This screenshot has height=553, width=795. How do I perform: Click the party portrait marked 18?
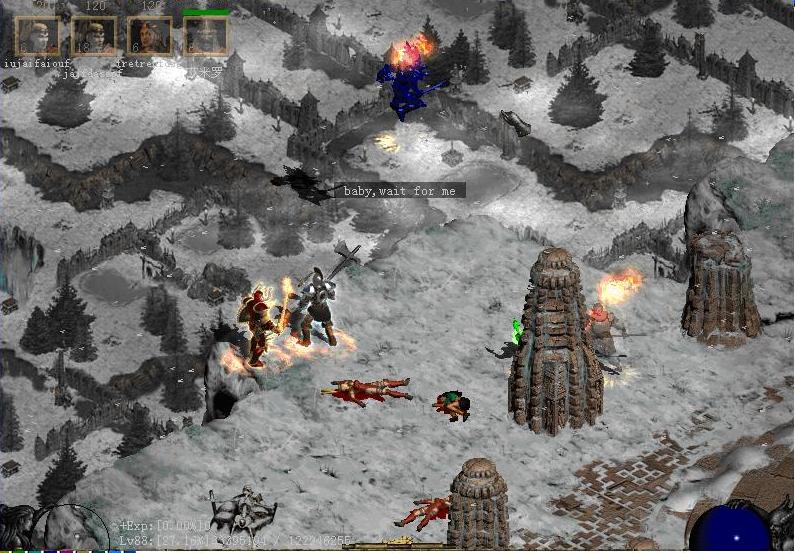click(x=93, y=36)
